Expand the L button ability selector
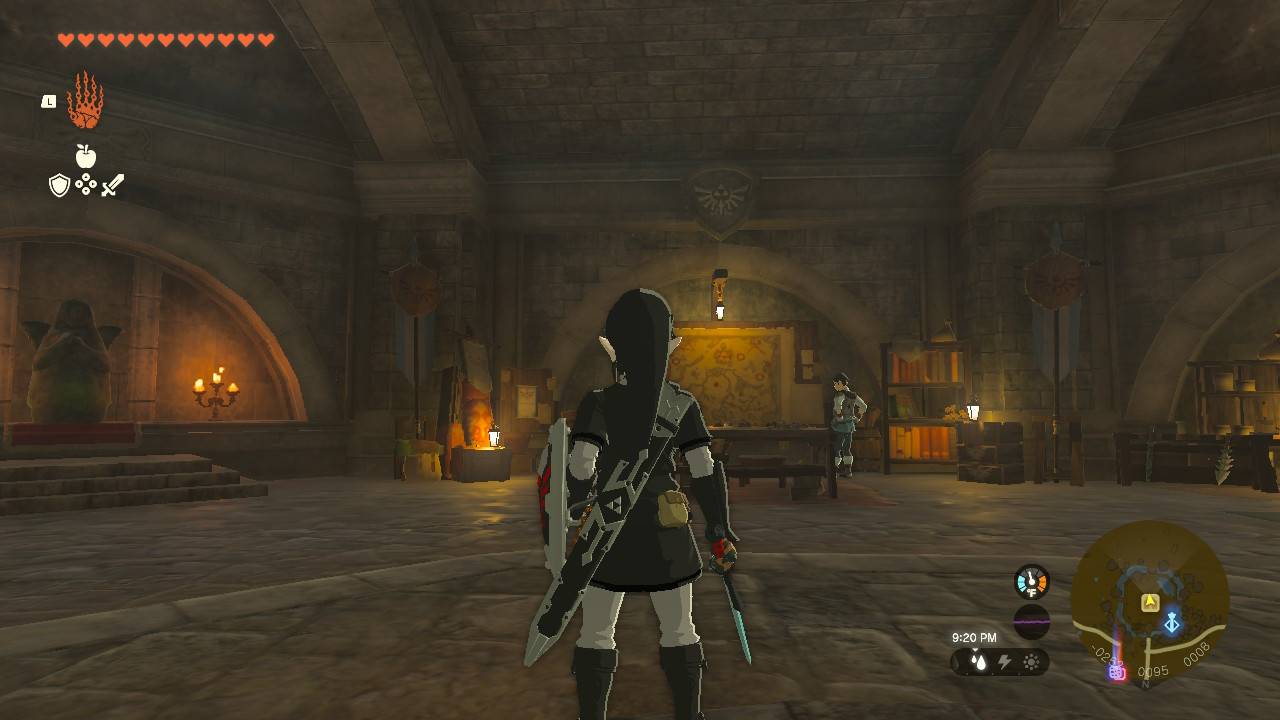Viewport: 1280px width, 720px height. (x=49, y=103)
